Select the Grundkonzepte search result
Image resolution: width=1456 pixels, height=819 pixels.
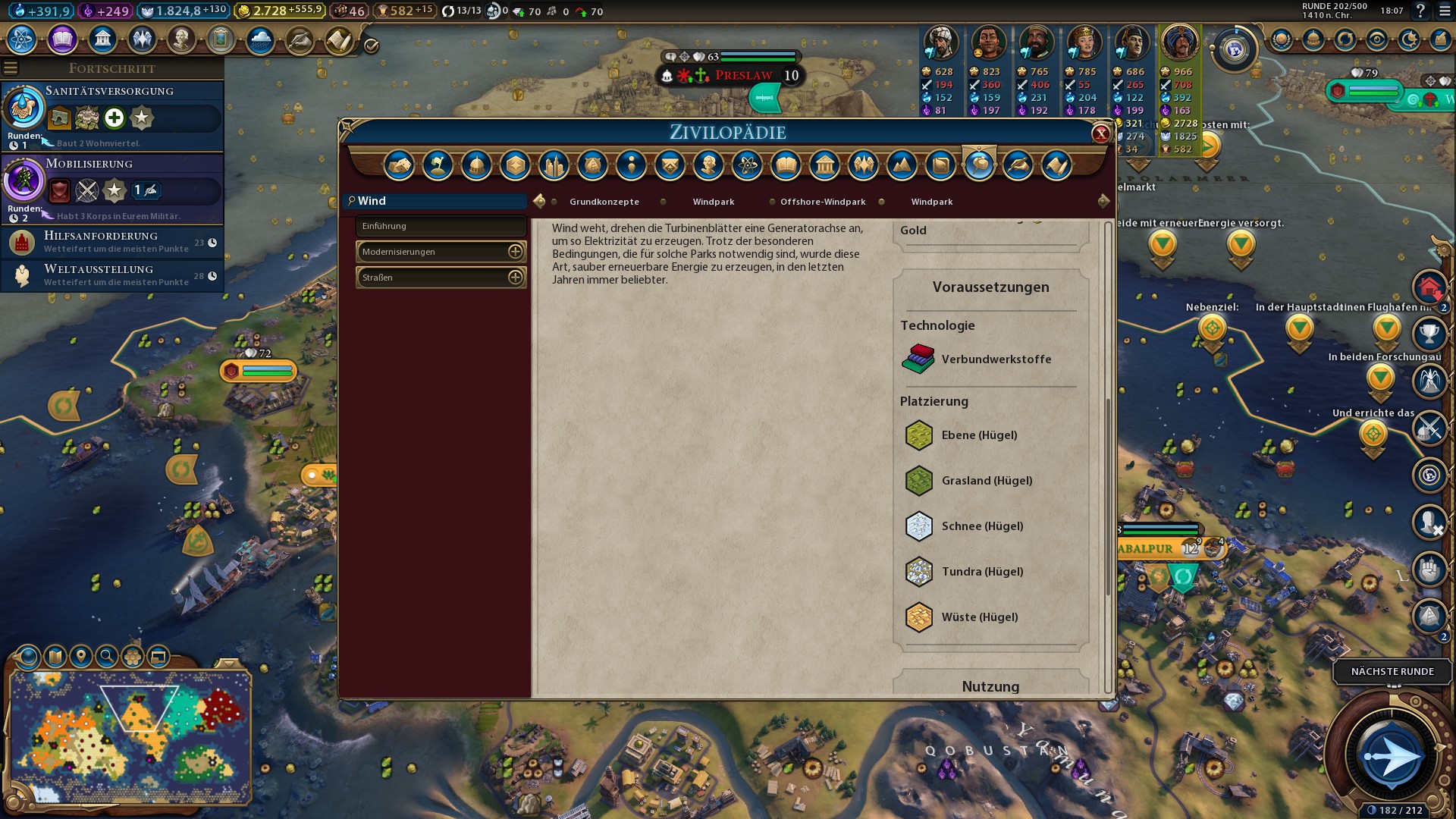click(x=604, y=202)
